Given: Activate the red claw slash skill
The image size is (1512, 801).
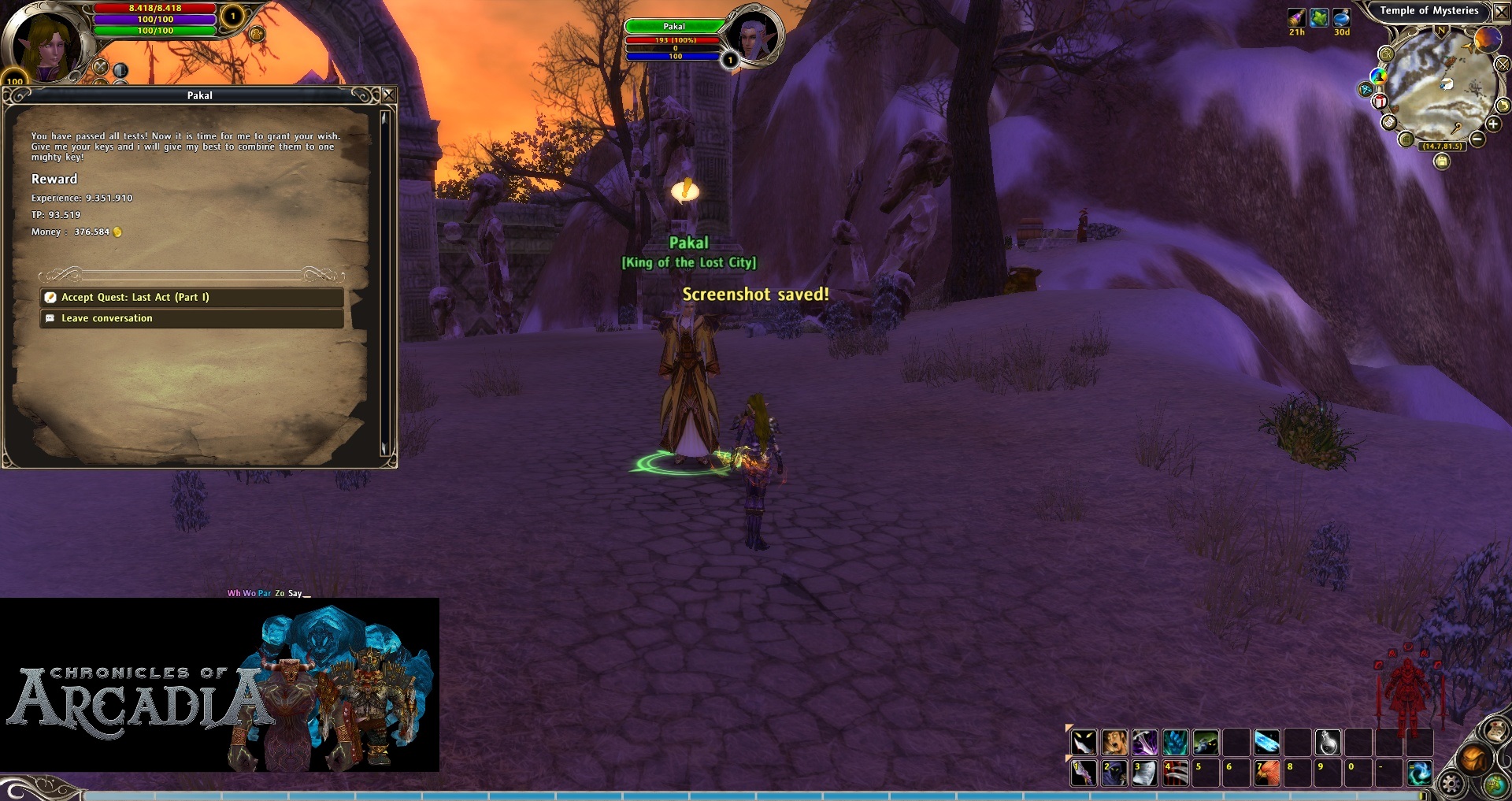Looking at the screenshot, I should coord(1175,773).
